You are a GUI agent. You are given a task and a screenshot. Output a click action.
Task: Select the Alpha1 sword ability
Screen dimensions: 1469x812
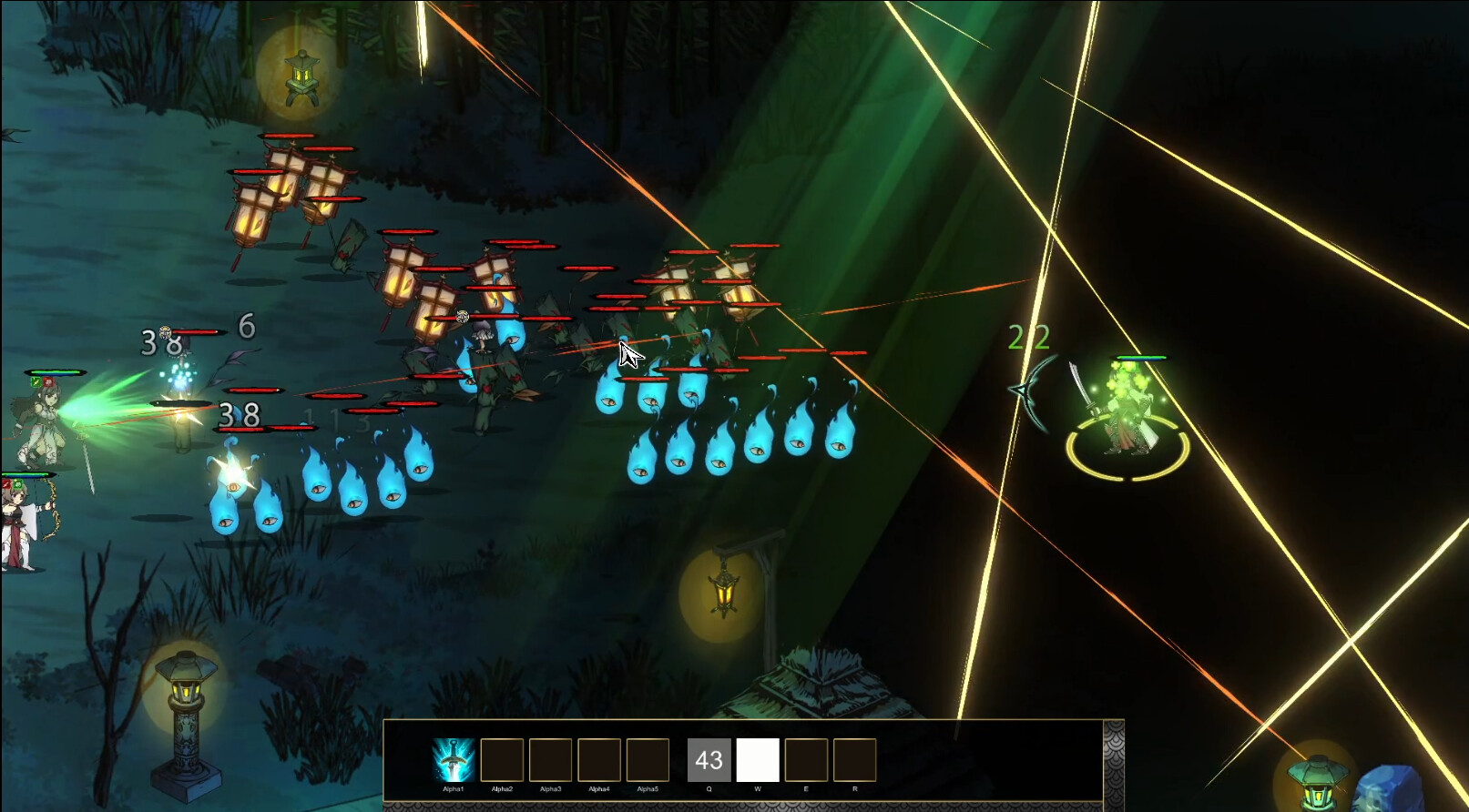[454, 757]
